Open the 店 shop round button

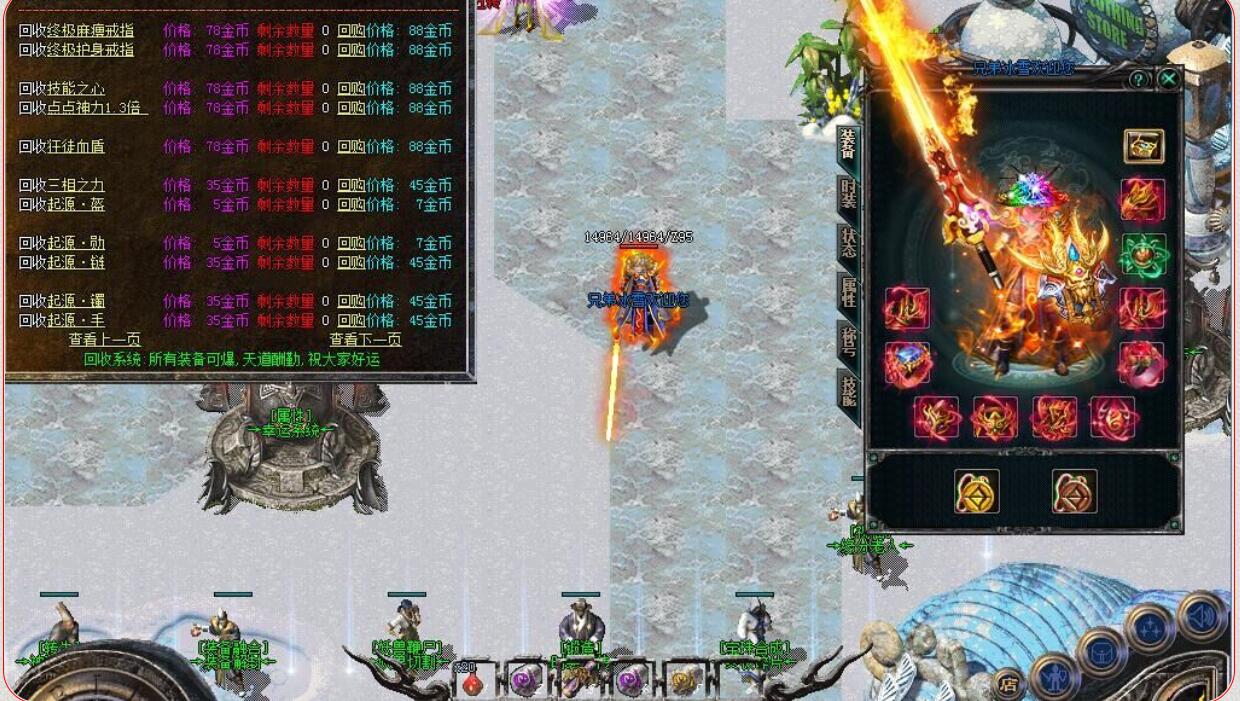1009,685
